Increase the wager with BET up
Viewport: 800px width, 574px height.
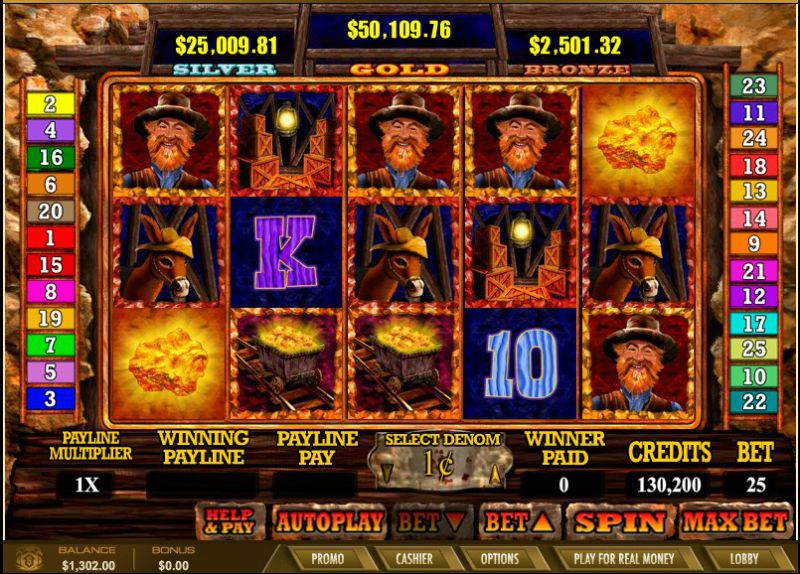coord(516,521)
